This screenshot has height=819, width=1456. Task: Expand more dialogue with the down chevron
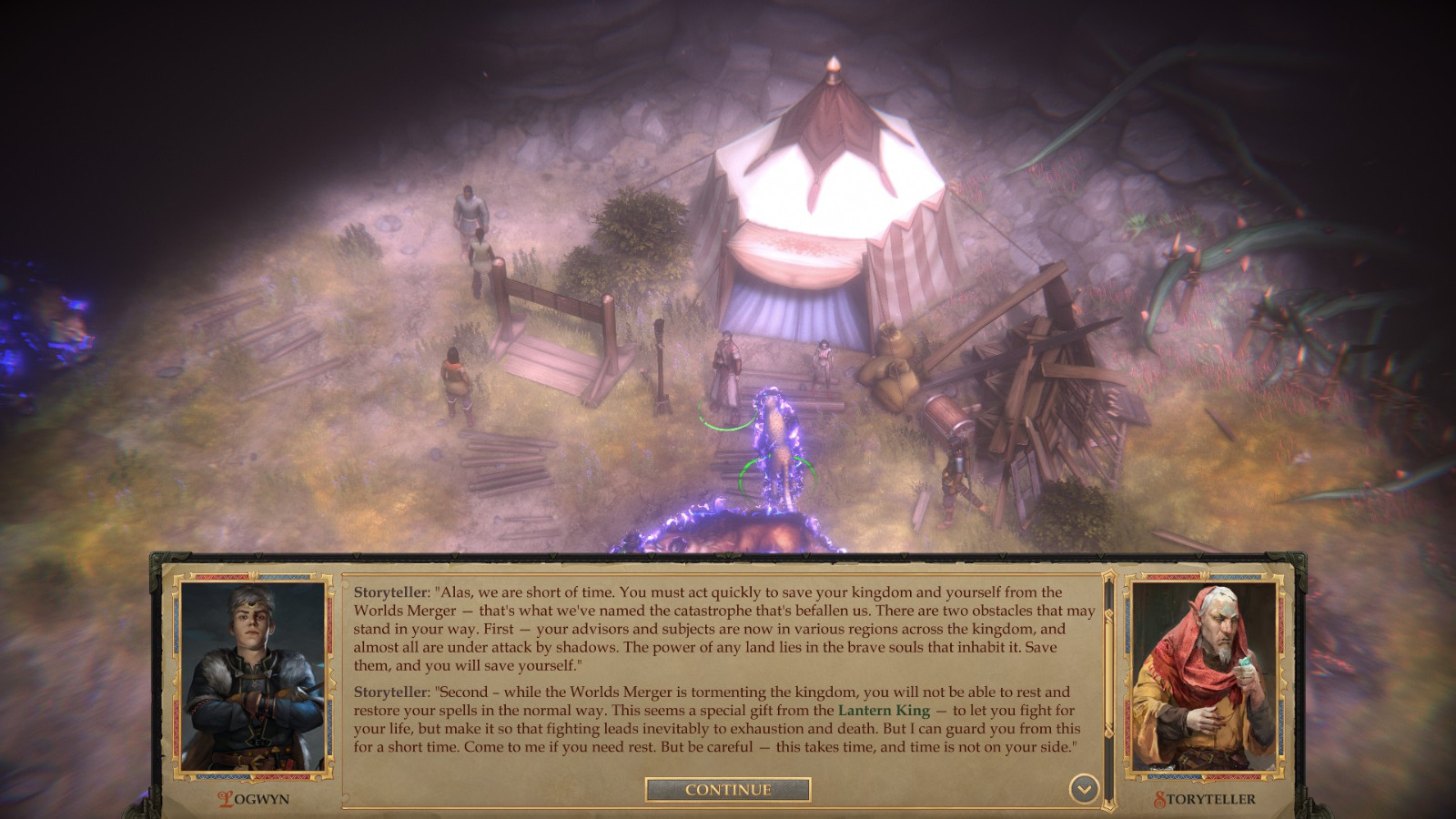1083,791
